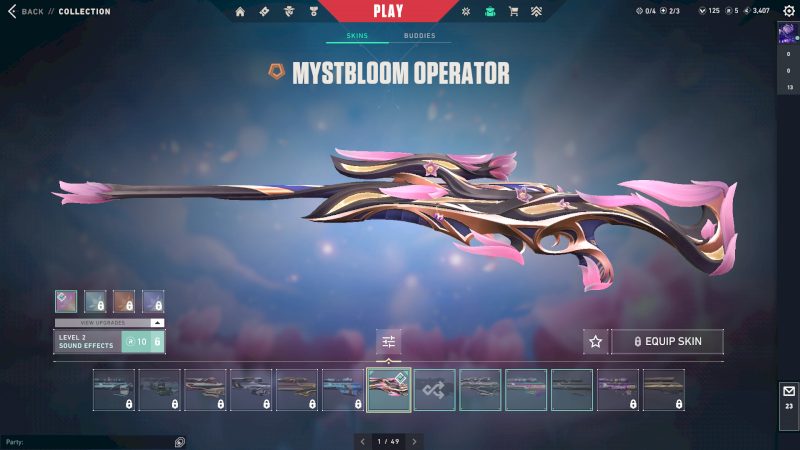Open the store cart icon

pos(514,11)
